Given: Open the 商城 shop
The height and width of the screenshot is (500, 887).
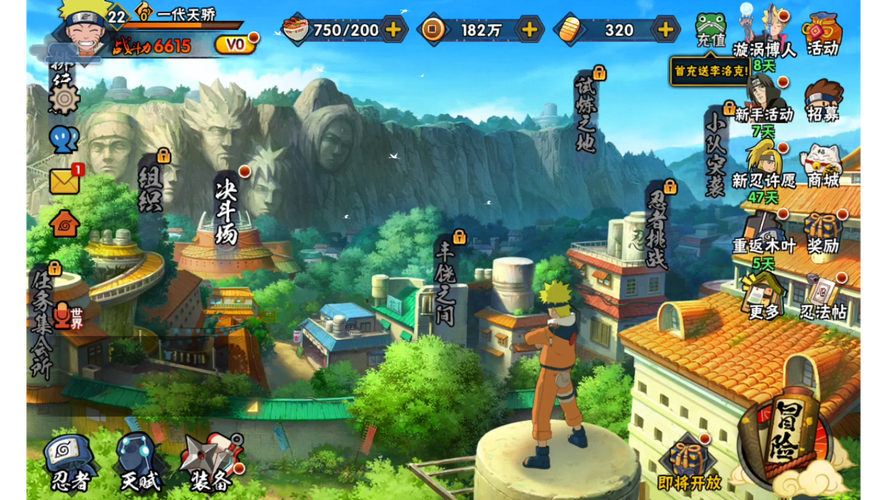Looking at the screenshot, I should pos(822,166).
